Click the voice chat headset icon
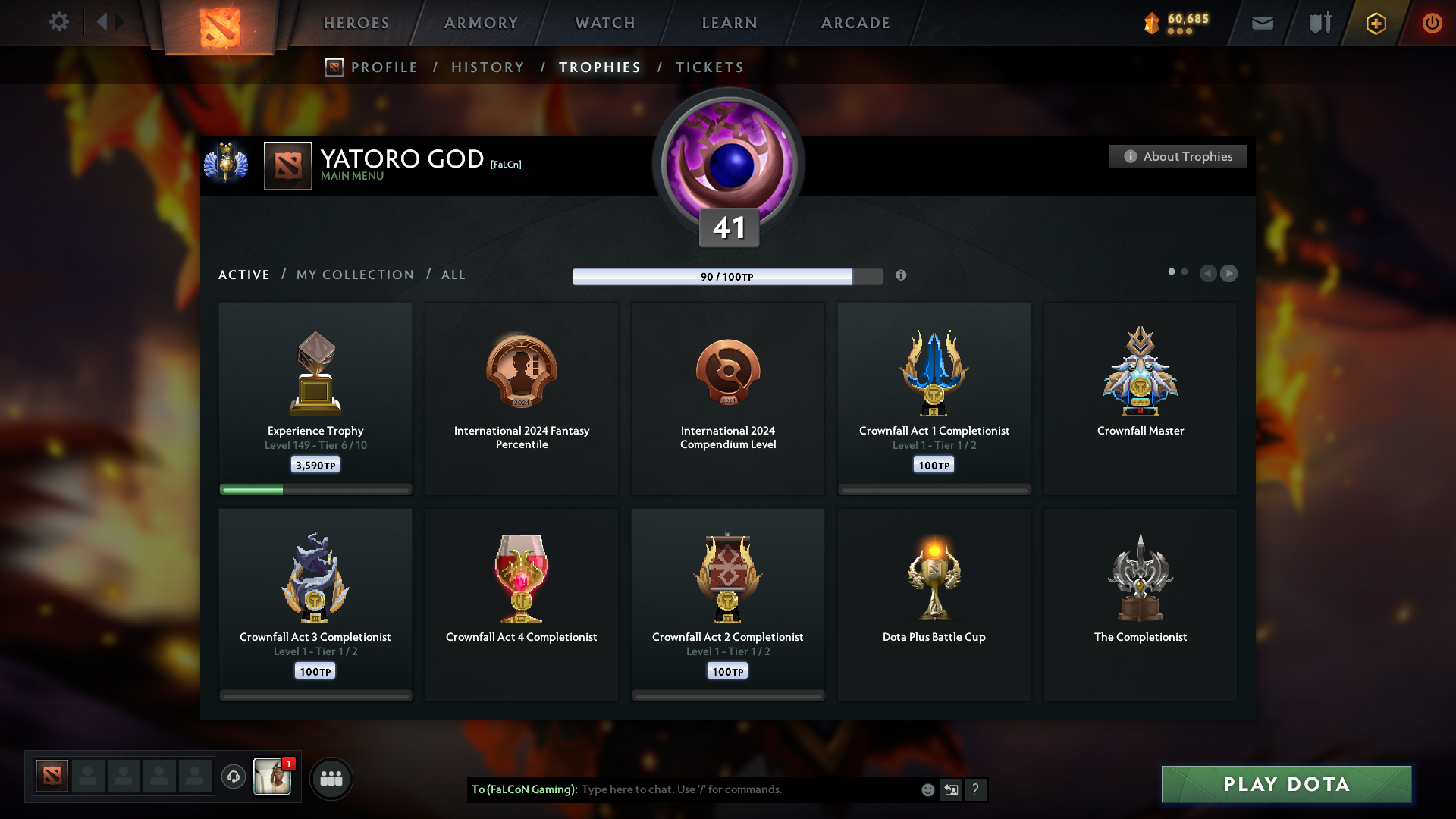Viewport: 1456px width, 819px height. 234,777
